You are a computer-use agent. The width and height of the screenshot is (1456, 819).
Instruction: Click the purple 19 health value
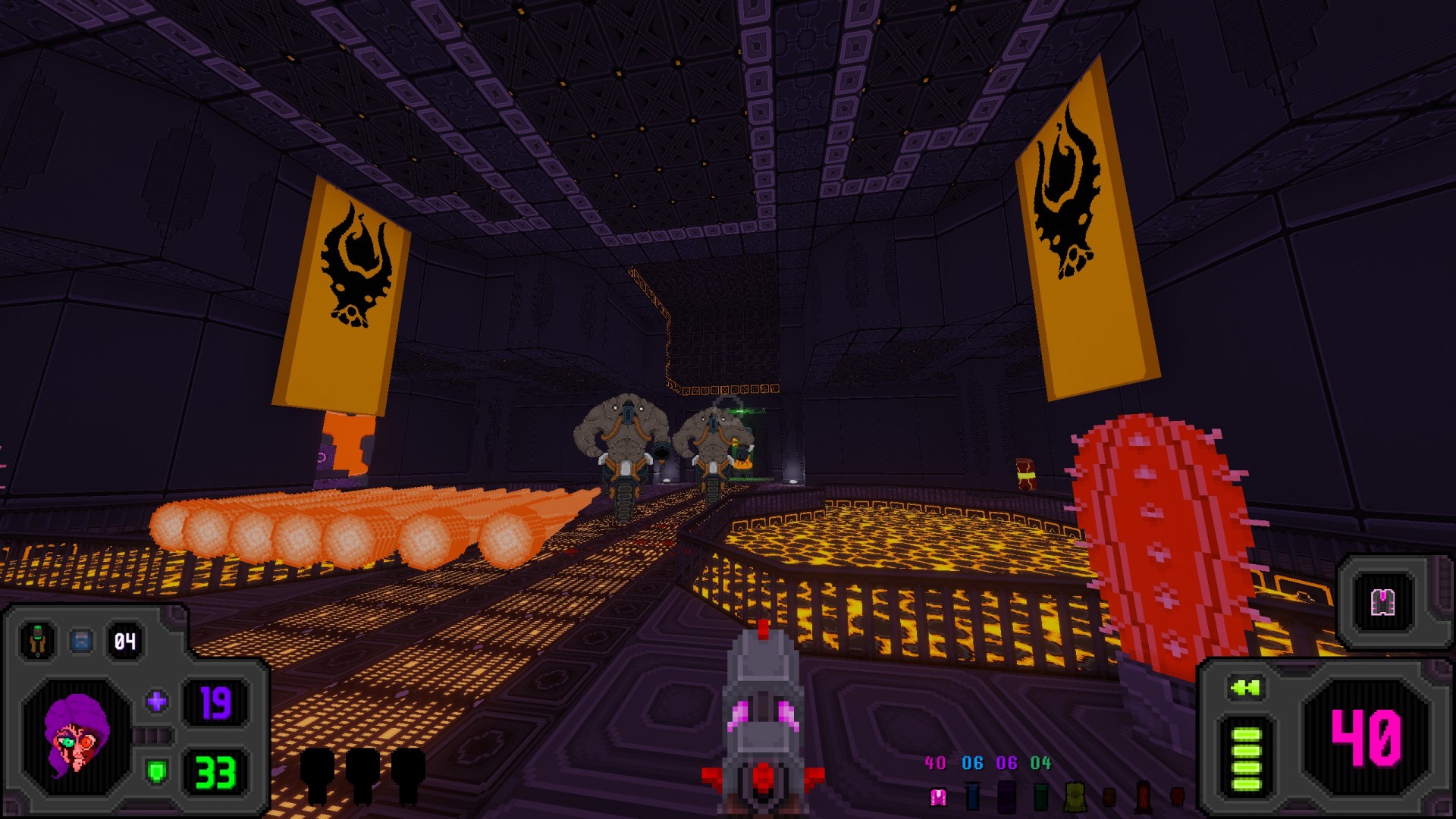coord(215,703)
